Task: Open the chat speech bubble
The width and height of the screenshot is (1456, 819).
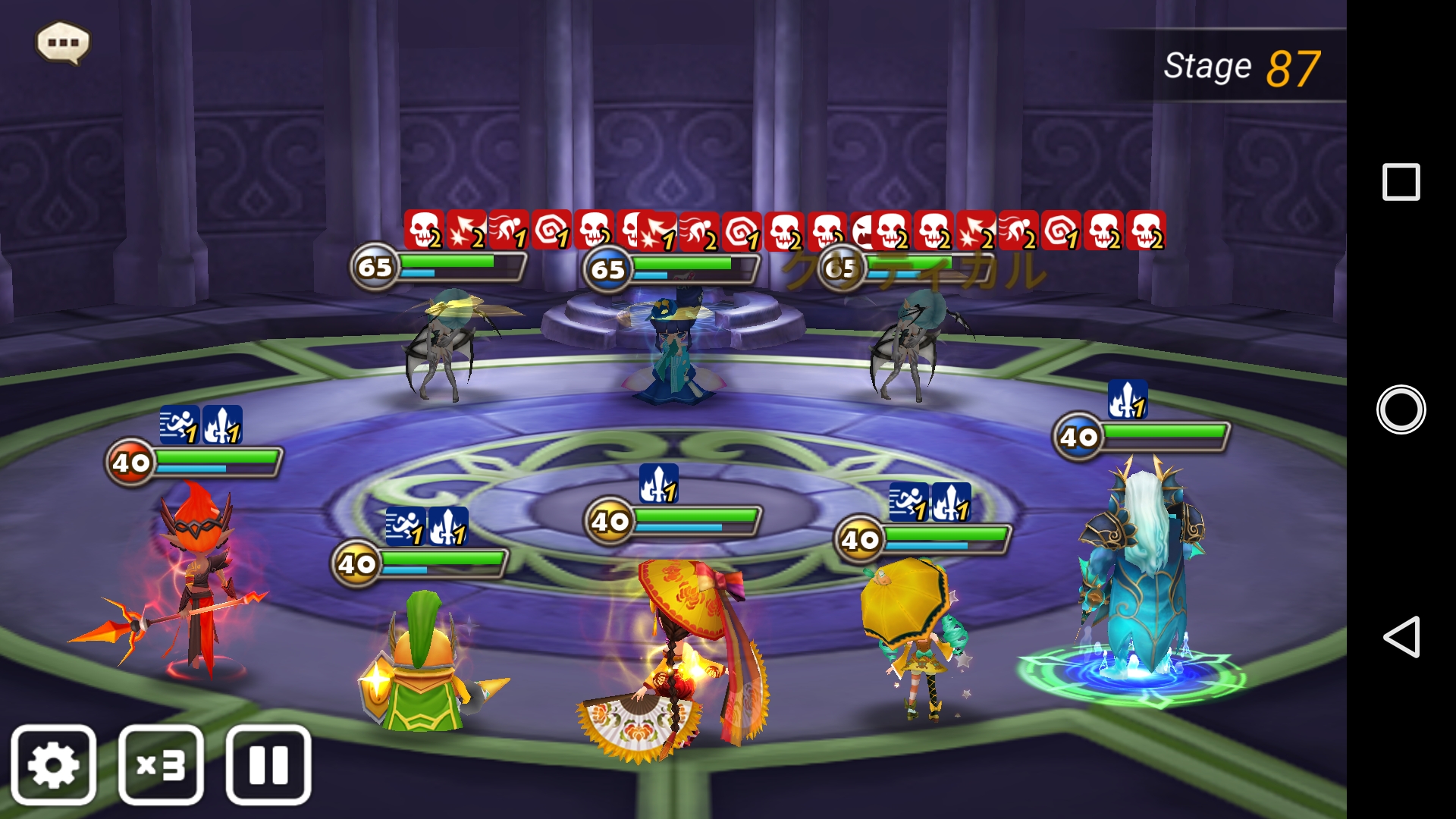Action: click(x=63, y=42)
